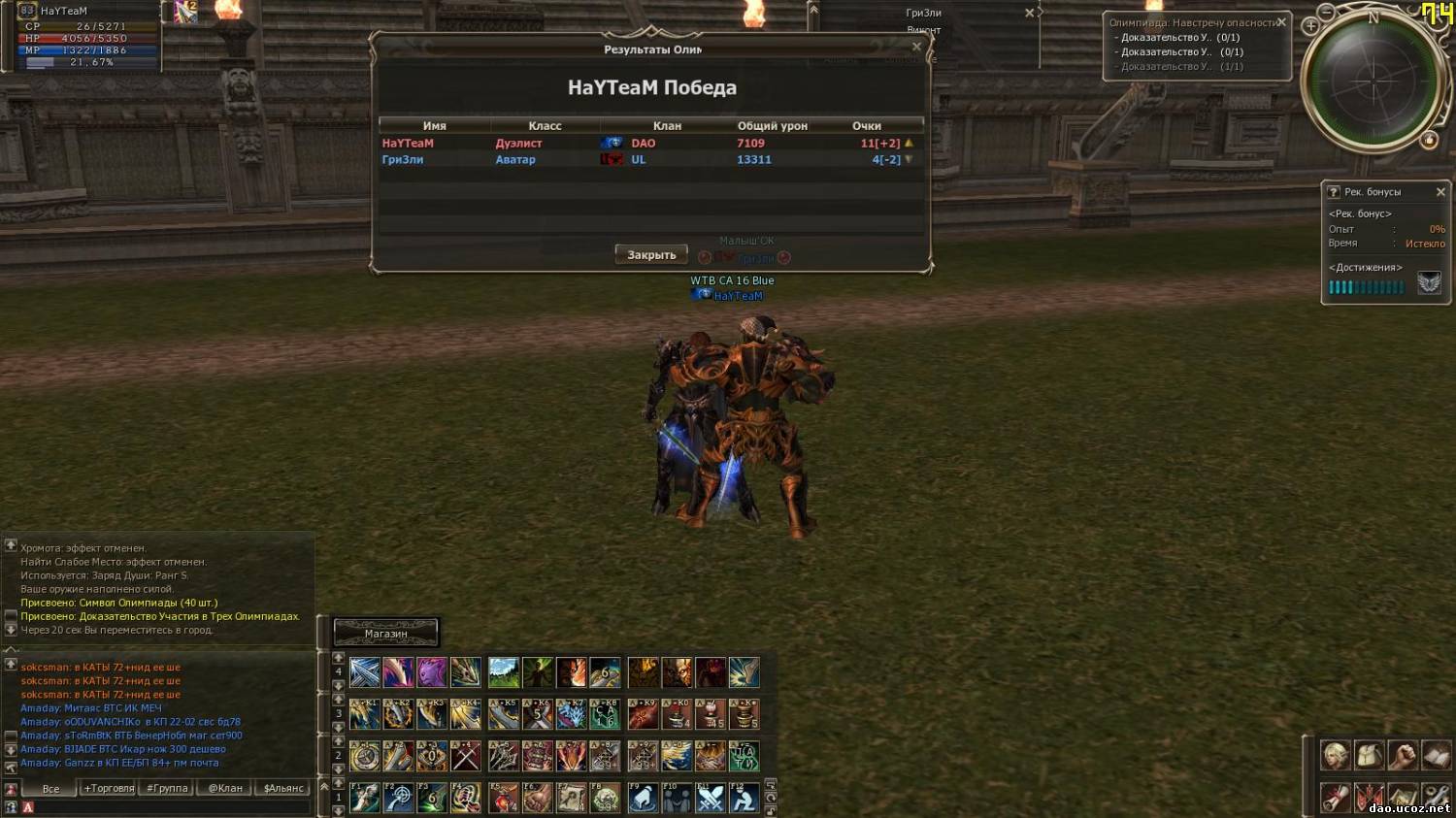Use the F9 pick-up hand action slot
The image size is (1456, 818).
click(x=643, y=799)
